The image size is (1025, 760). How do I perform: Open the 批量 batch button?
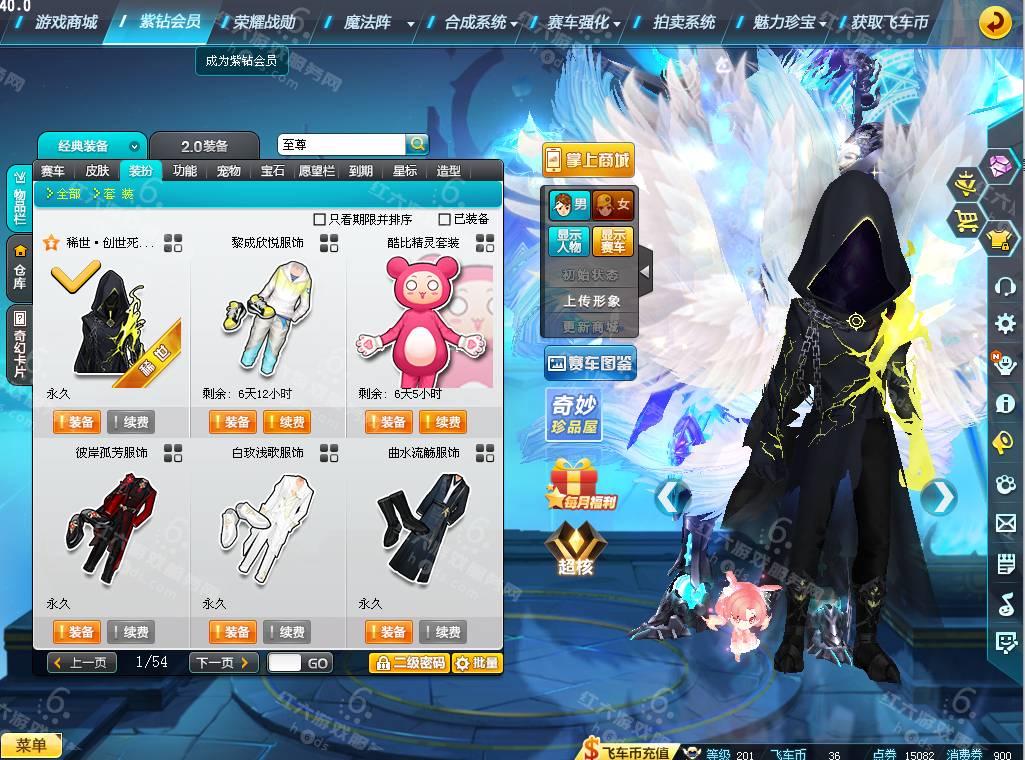pos(477,662)
